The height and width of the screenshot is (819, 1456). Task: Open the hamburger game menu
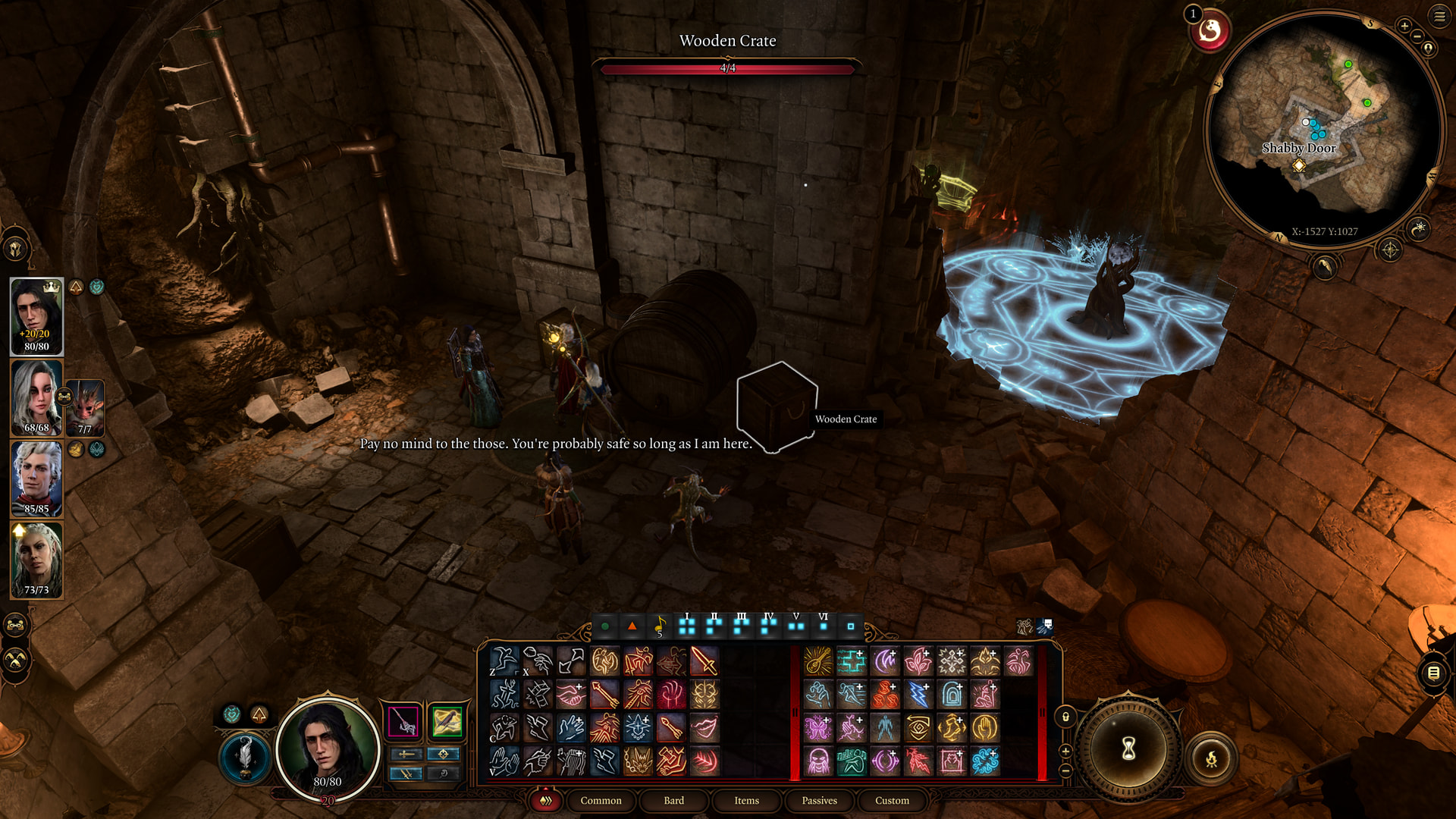(1439, 17)
